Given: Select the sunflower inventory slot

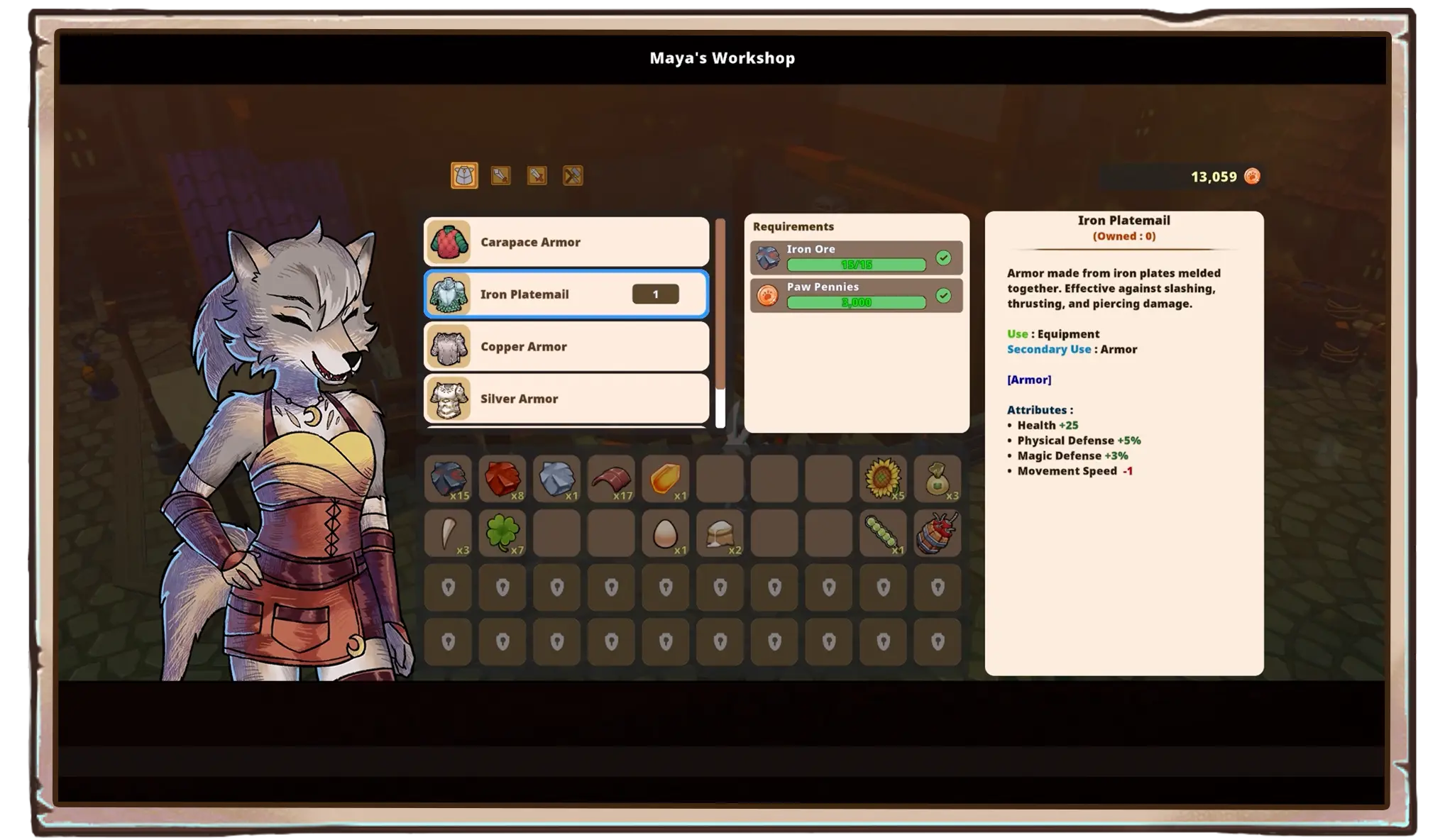Looking at the screenshot, I should coord(883,479).
